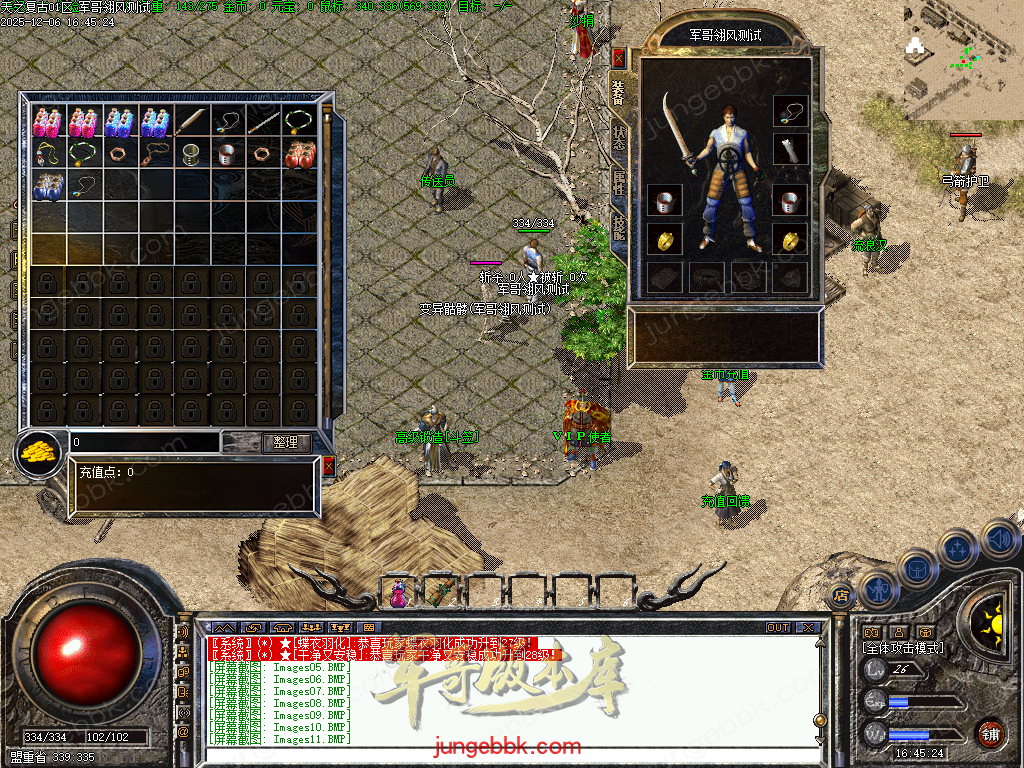Click the 整理 sort button in the bag
The height and width of the screenshot is (768, 1024).
[x=286, y=442]
